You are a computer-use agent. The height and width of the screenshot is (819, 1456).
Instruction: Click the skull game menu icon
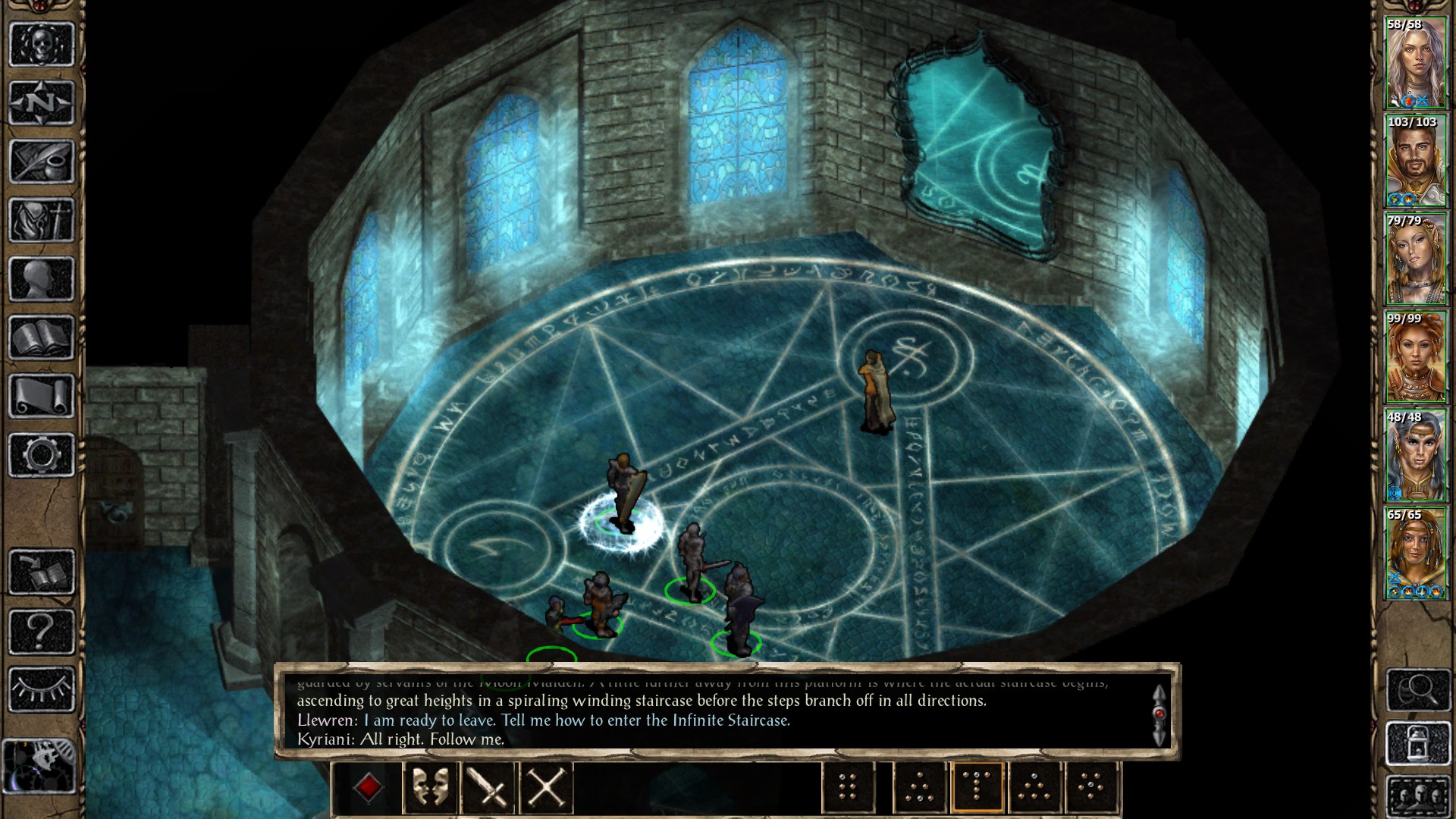[42, 44]
